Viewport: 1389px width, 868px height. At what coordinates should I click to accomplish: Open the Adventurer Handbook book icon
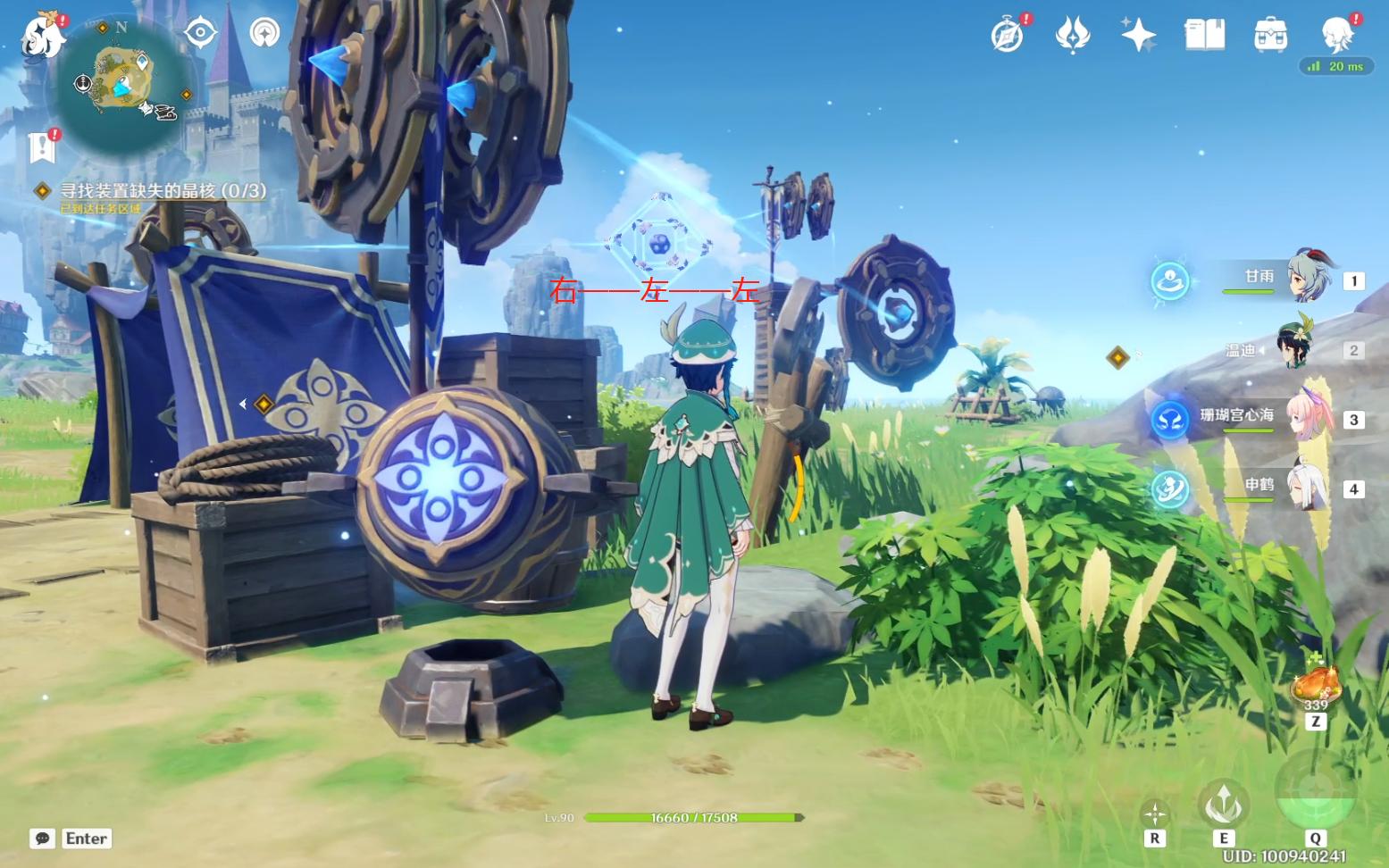[1204, 36]
